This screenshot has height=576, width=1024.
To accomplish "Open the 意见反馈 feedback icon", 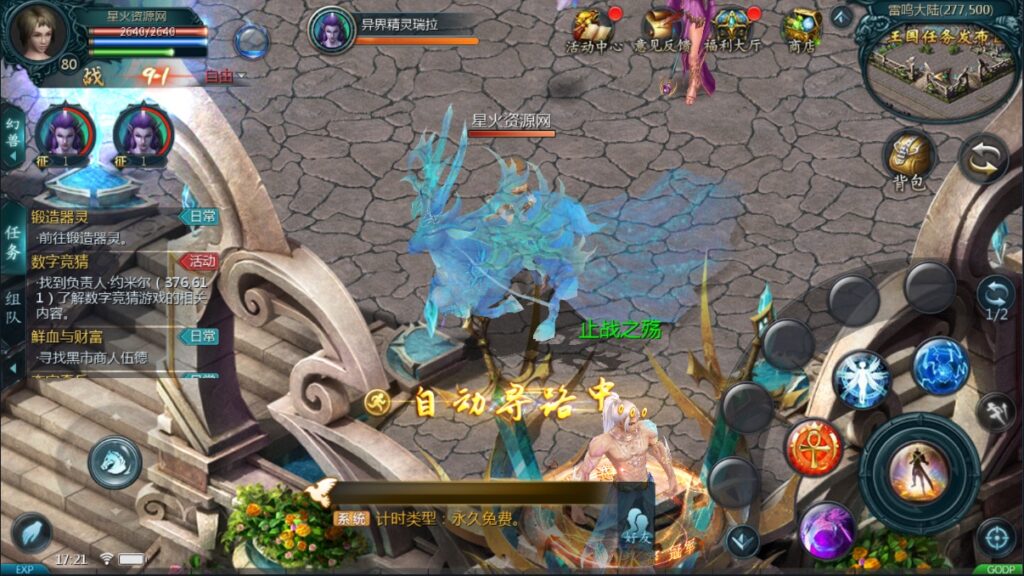I will pos(663,28).
